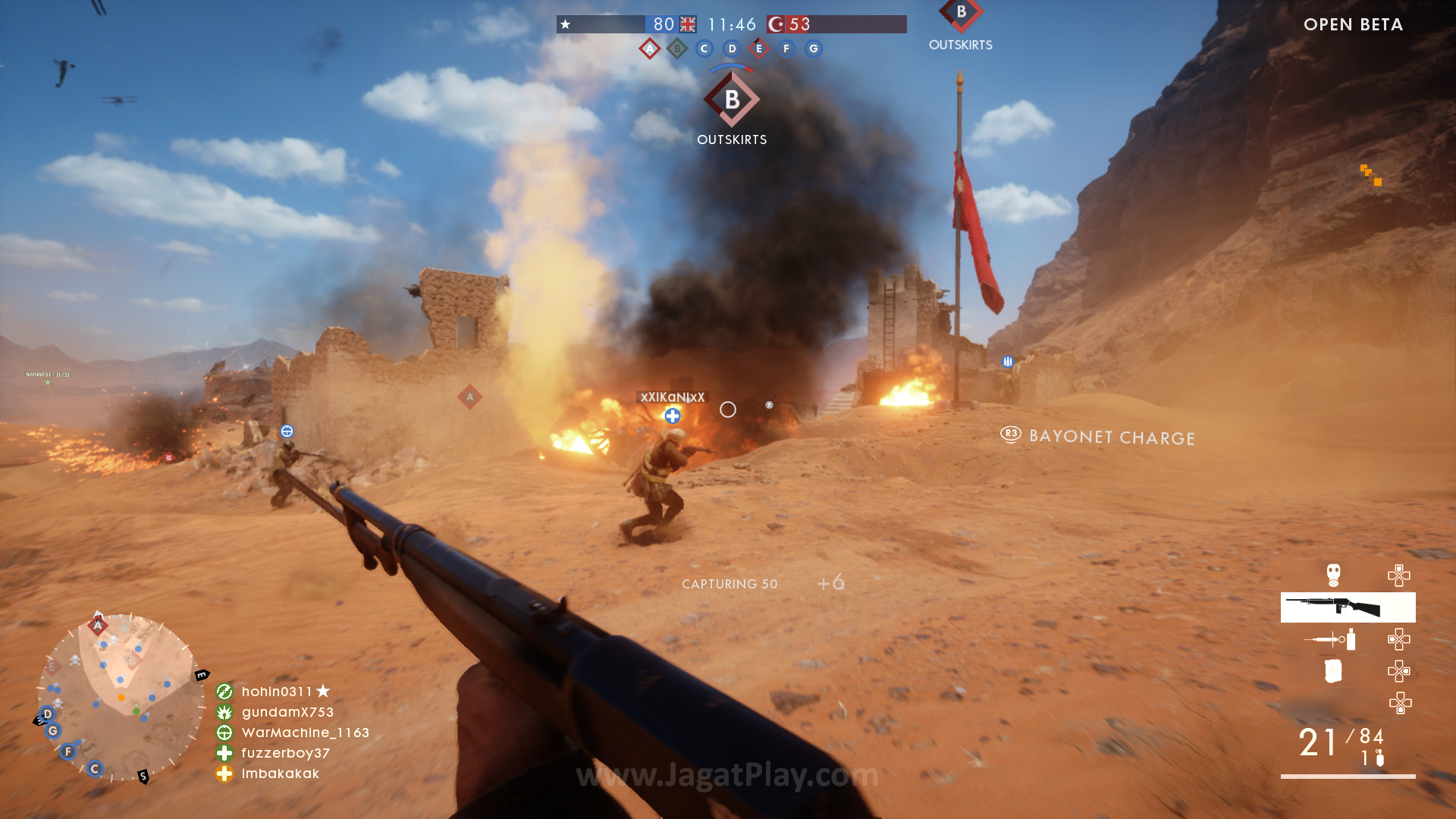The height and width of the screenshot is (819, 1456).
Task: Select fuzzerboy37 in the squad list
Action: pyautogui.click(x=285, y=753)
